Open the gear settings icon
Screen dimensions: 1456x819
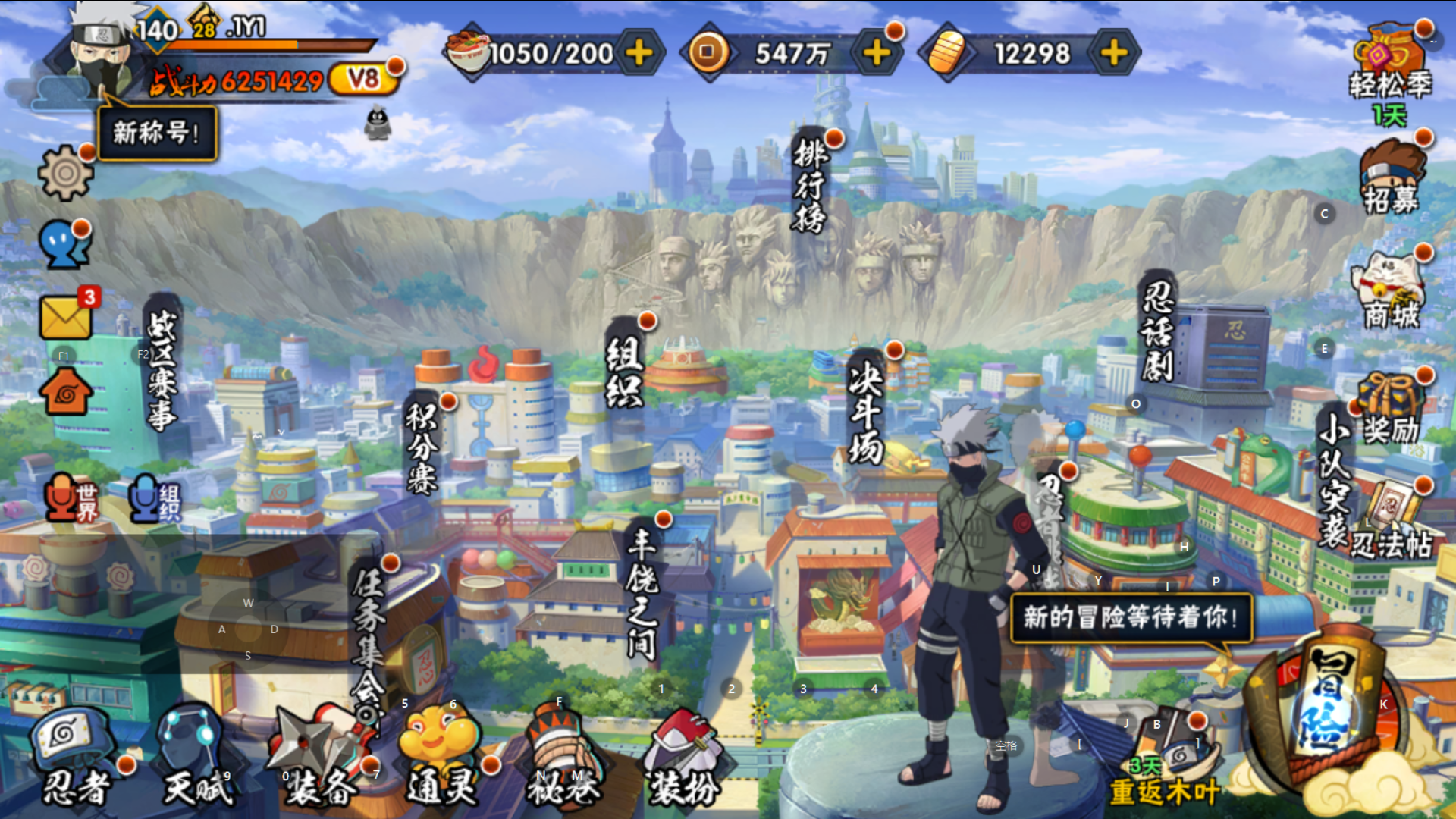(65, 173)
